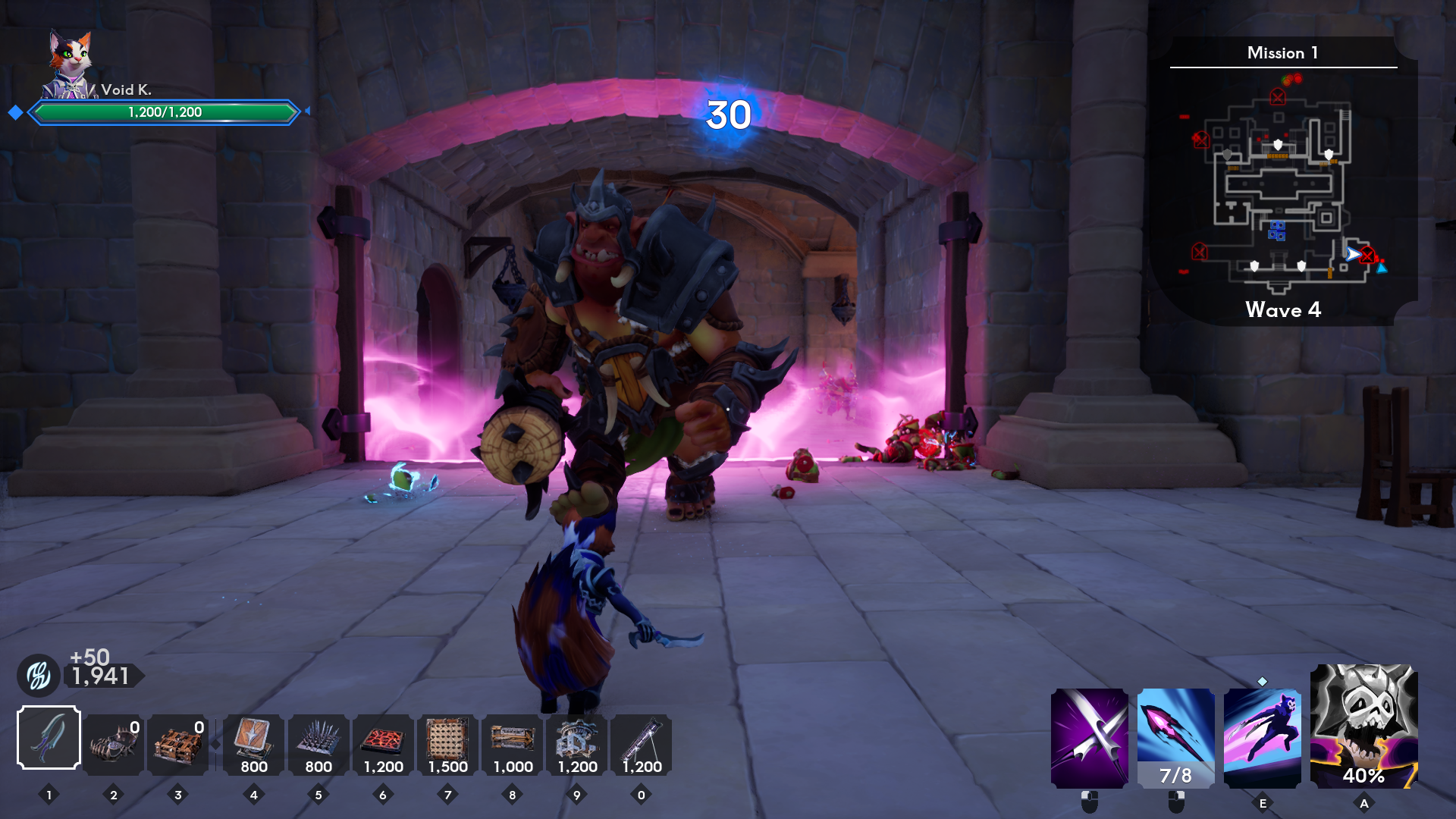Select the twin daggers weapon slot

(49, 737)
